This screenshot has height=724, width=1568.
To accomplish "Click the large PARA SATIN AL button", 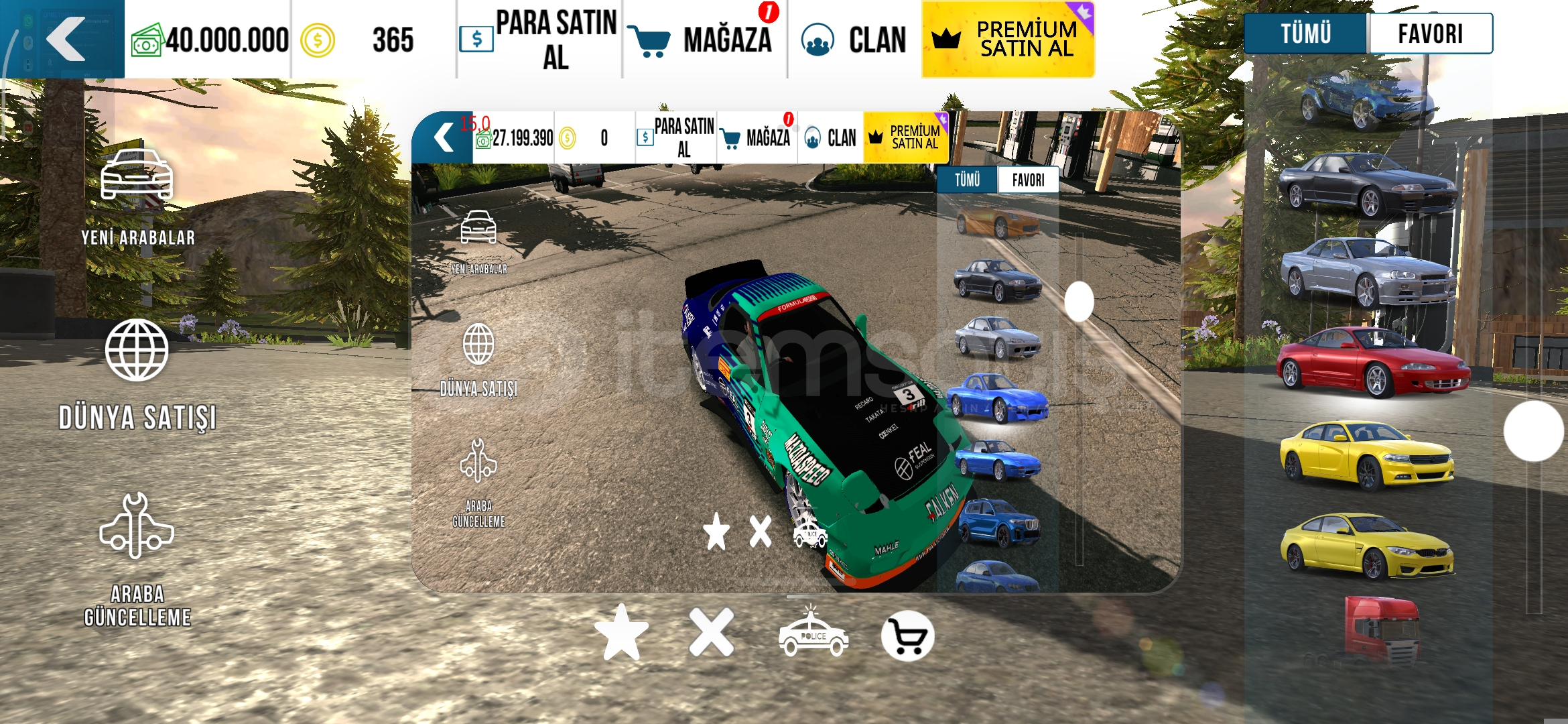I will [x=539, y=39].
